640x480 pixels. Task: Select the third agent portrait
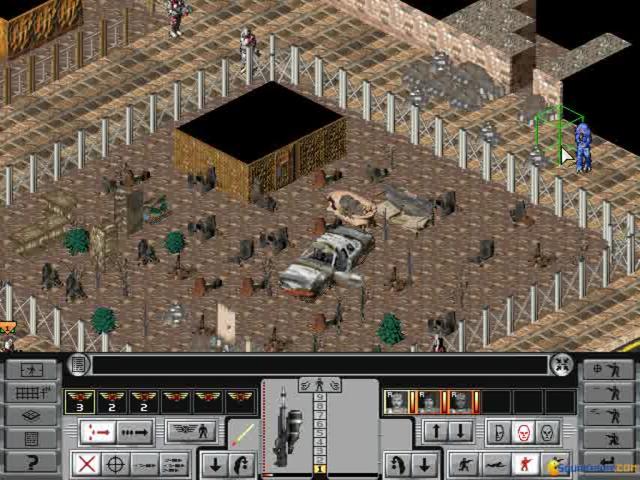tap(461, 402)
